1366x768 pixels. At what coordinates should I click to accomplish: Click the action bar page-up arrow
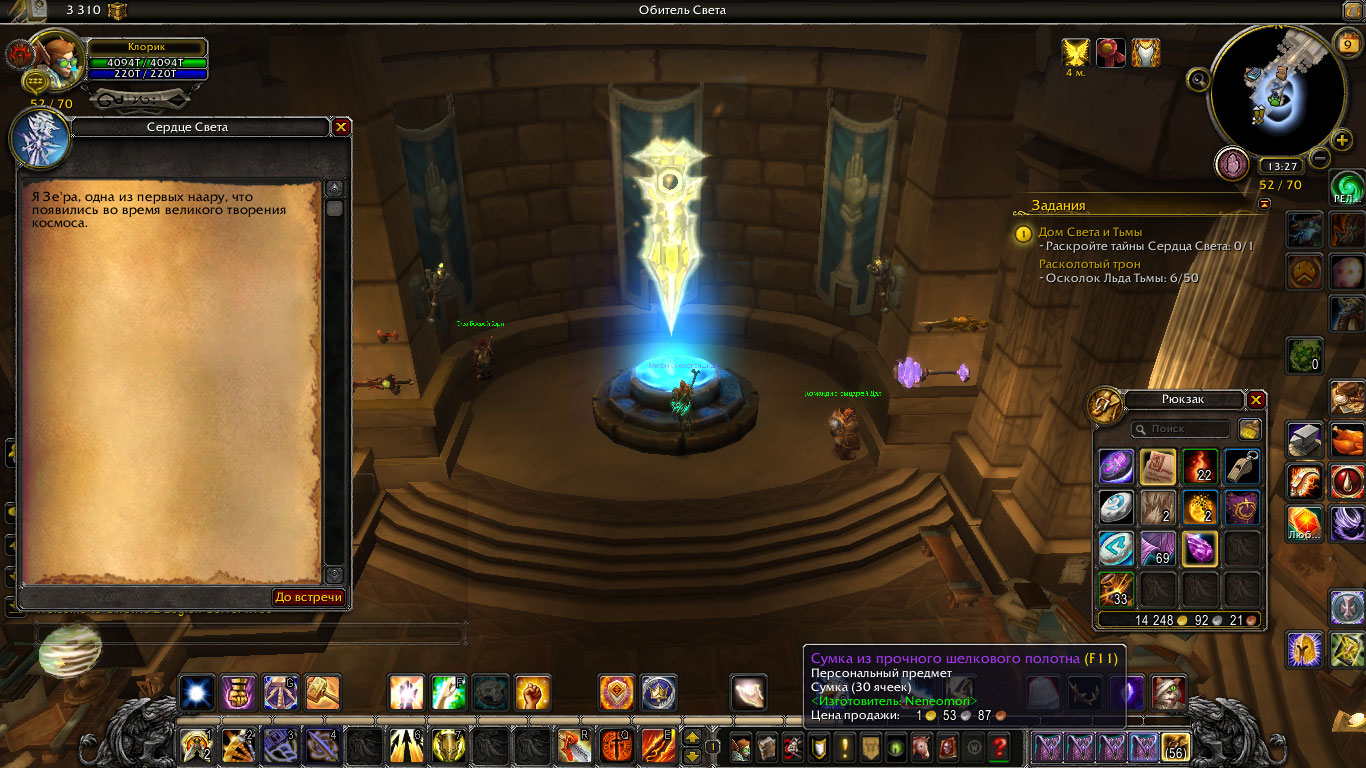click(x=691, y=739)
